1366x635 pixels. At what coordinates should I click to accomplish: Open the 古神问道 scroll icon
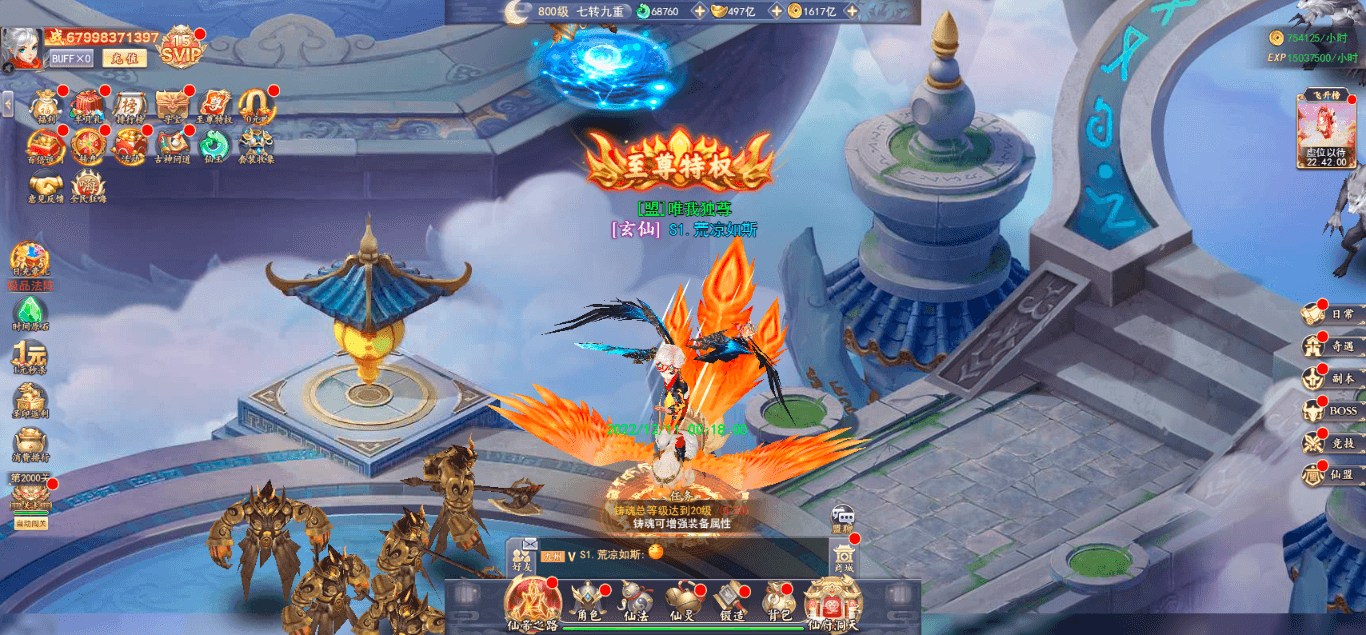tap(171, 146)
